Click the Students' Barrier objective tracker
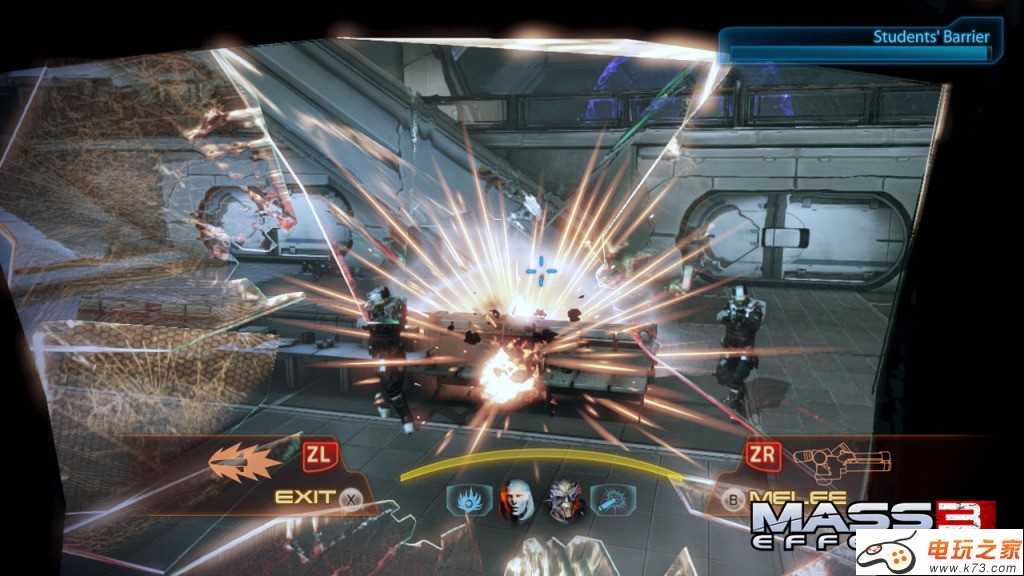 (860, 44)
